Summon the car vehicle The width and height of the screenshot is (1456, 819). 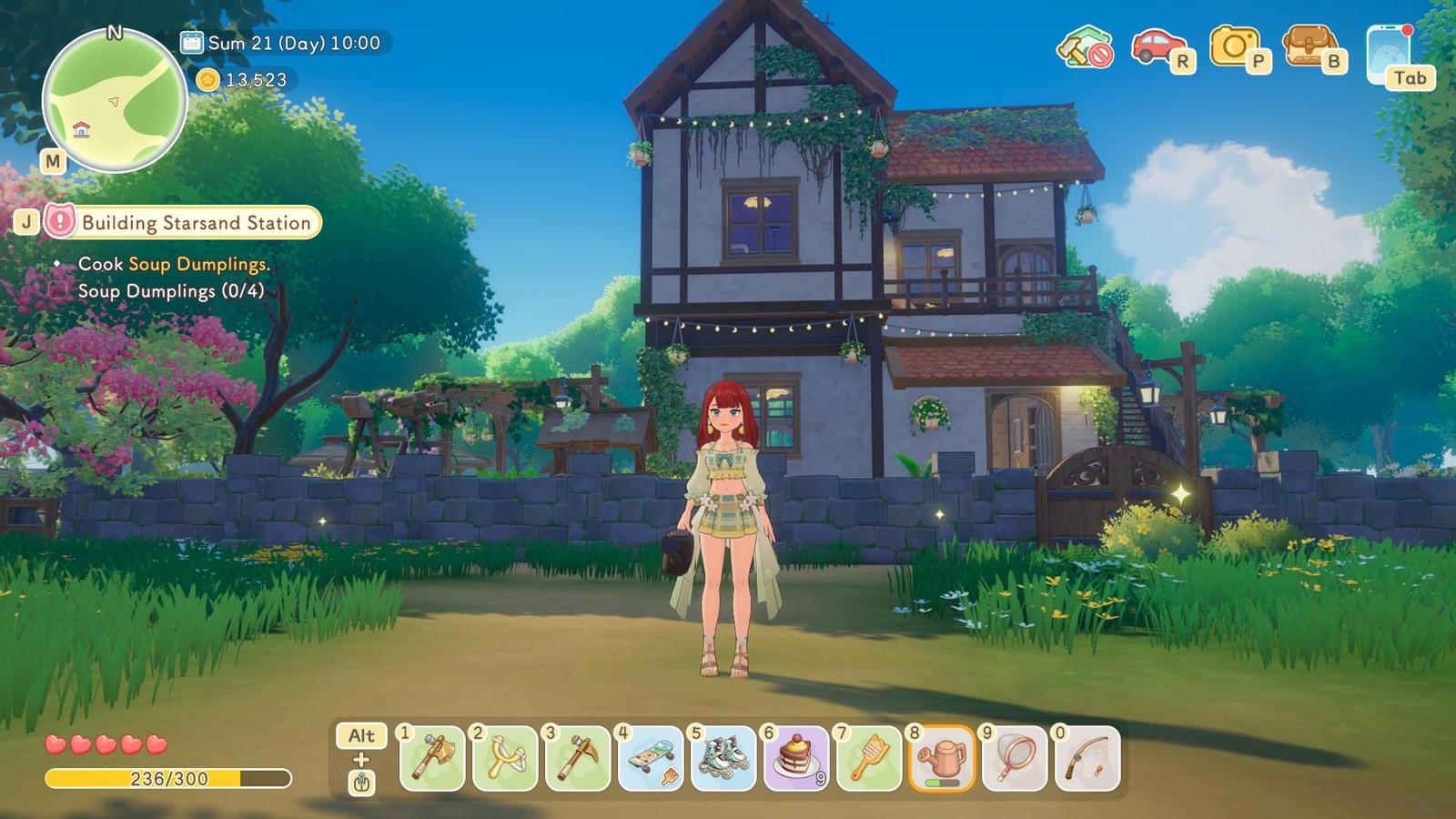click(1156, 44)
